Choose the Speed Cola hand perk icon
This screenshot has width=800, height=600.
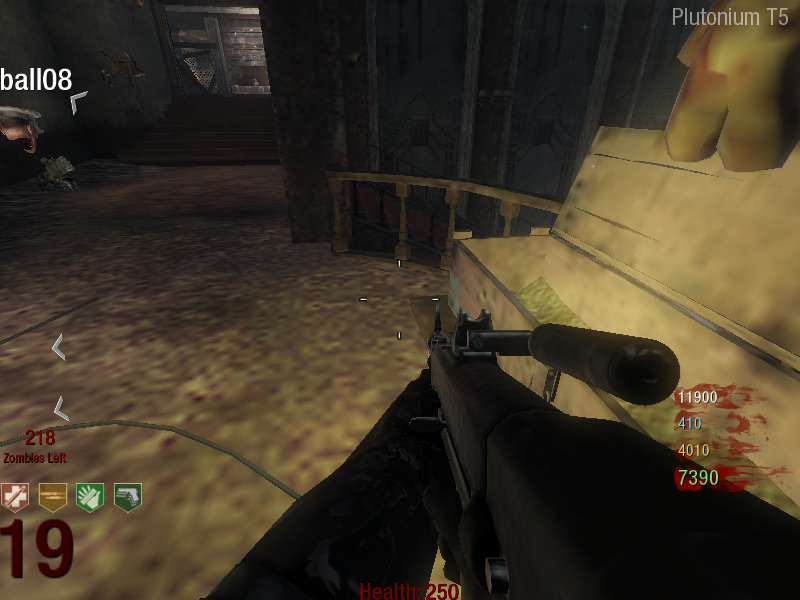[x=90, y=497]
